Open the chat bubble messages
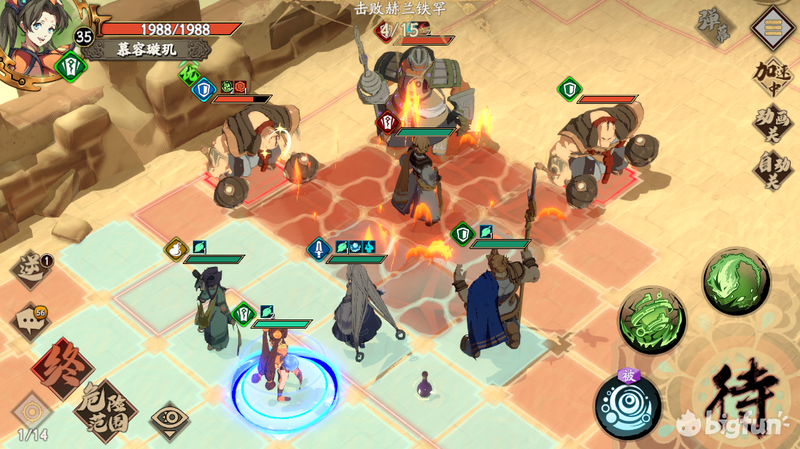 point(30,322)
